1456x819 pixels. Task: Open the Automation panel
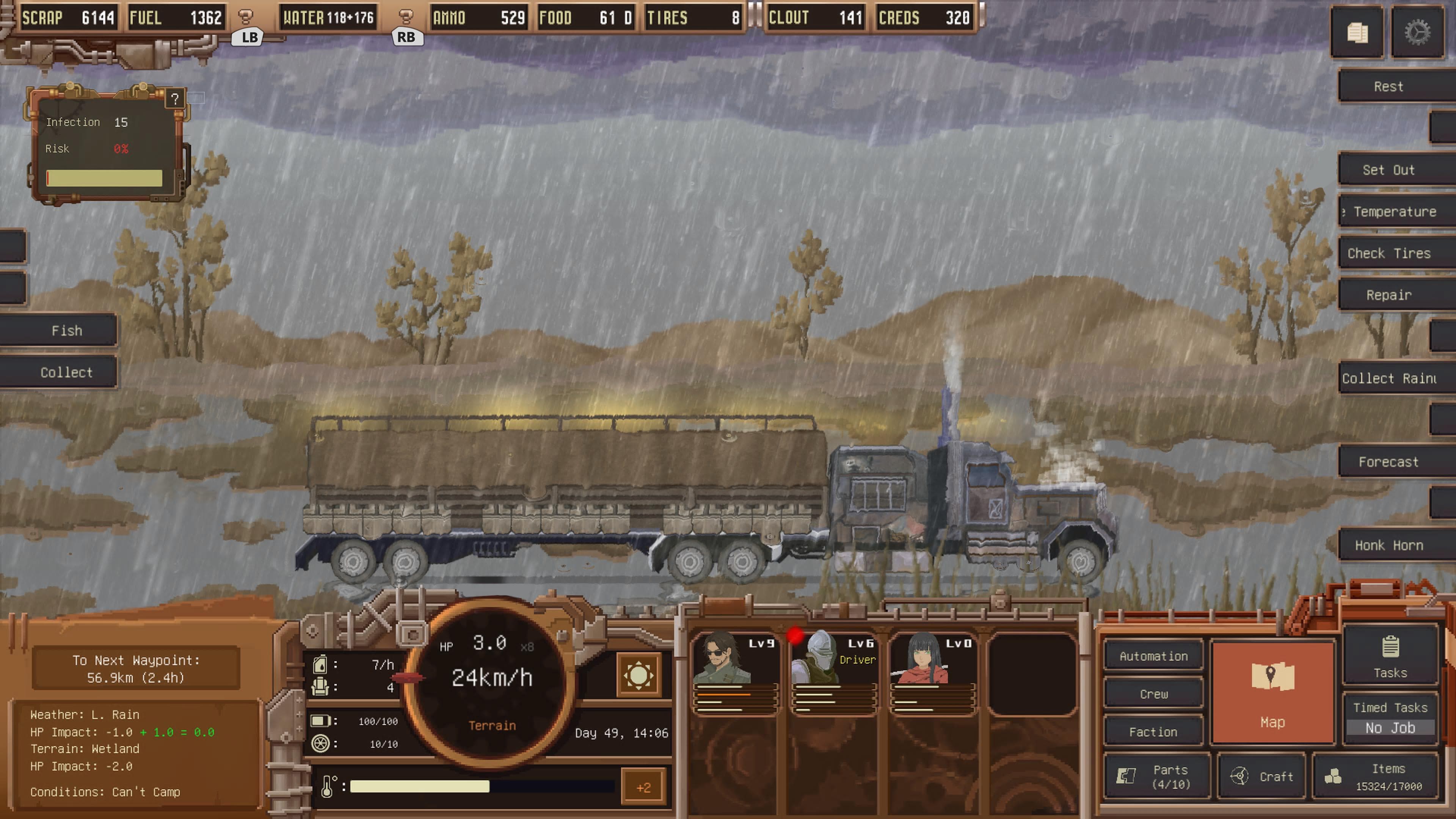(x=1153, y=656)
